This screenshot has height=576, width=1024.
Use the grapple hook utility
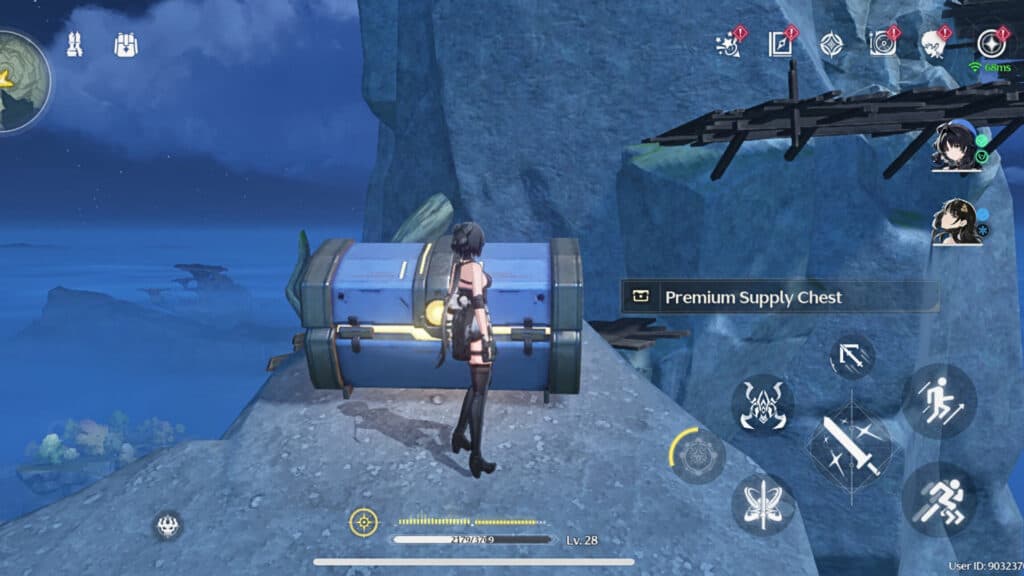(x=851, y=357)
